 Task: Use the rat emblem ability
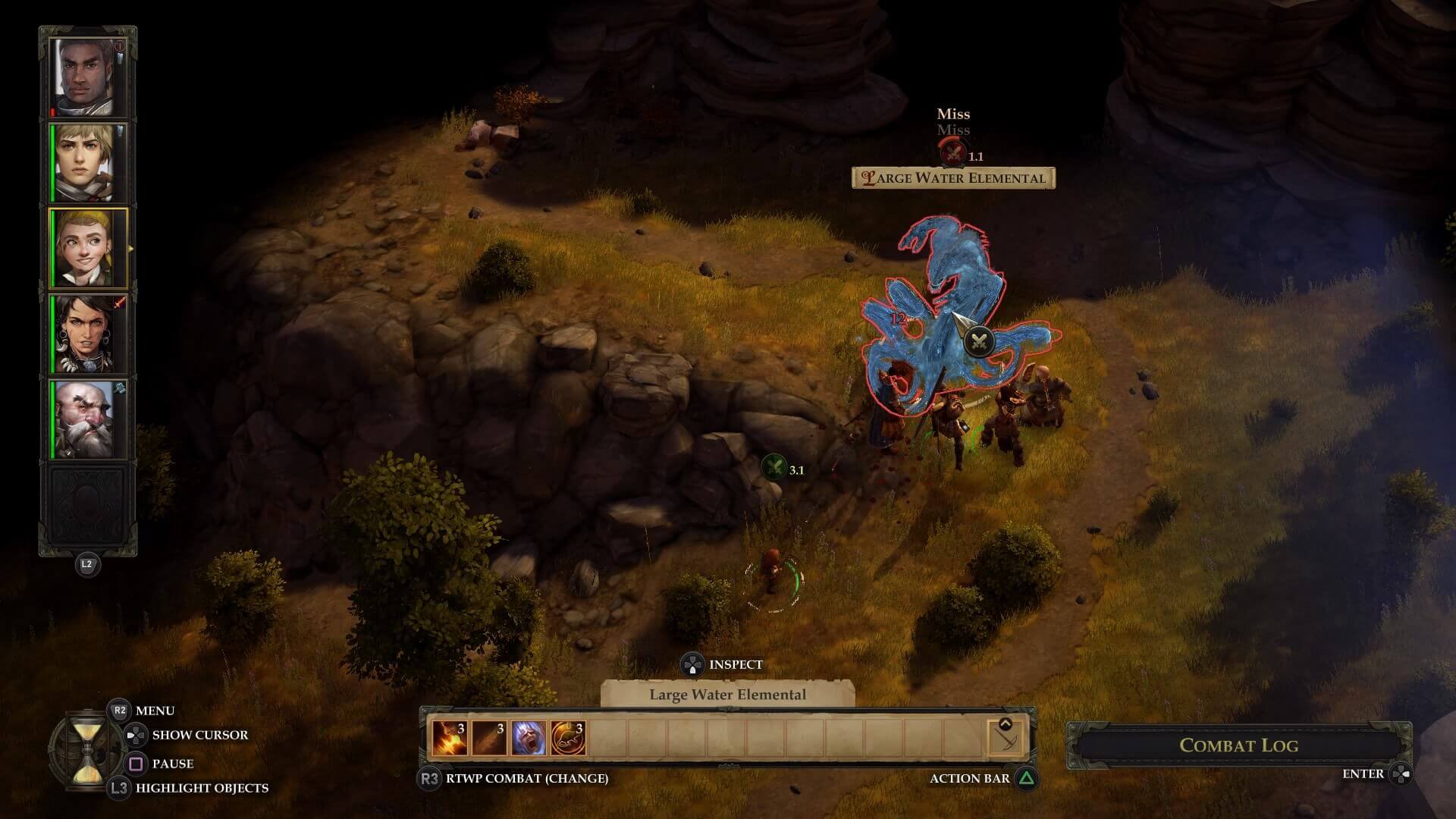(x=568, y=738)
